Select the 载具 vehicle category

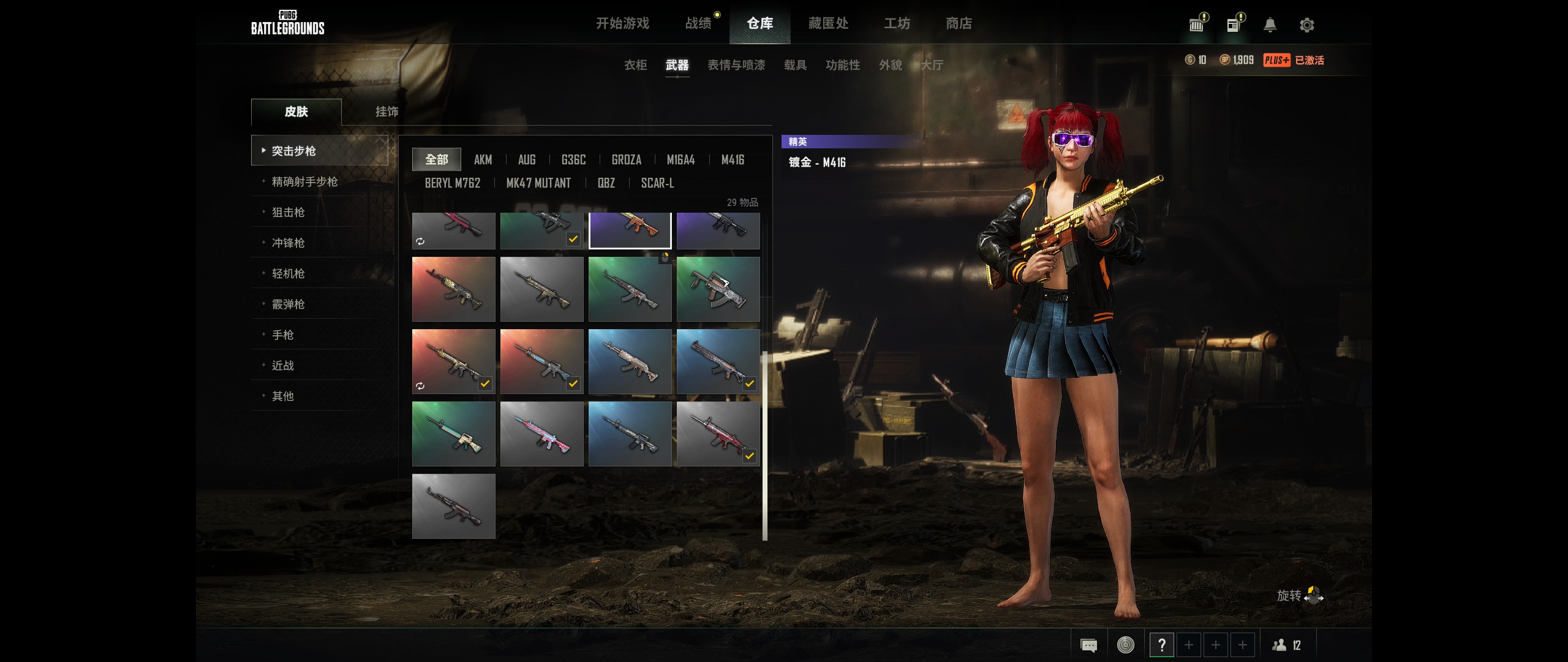[795, 65]
